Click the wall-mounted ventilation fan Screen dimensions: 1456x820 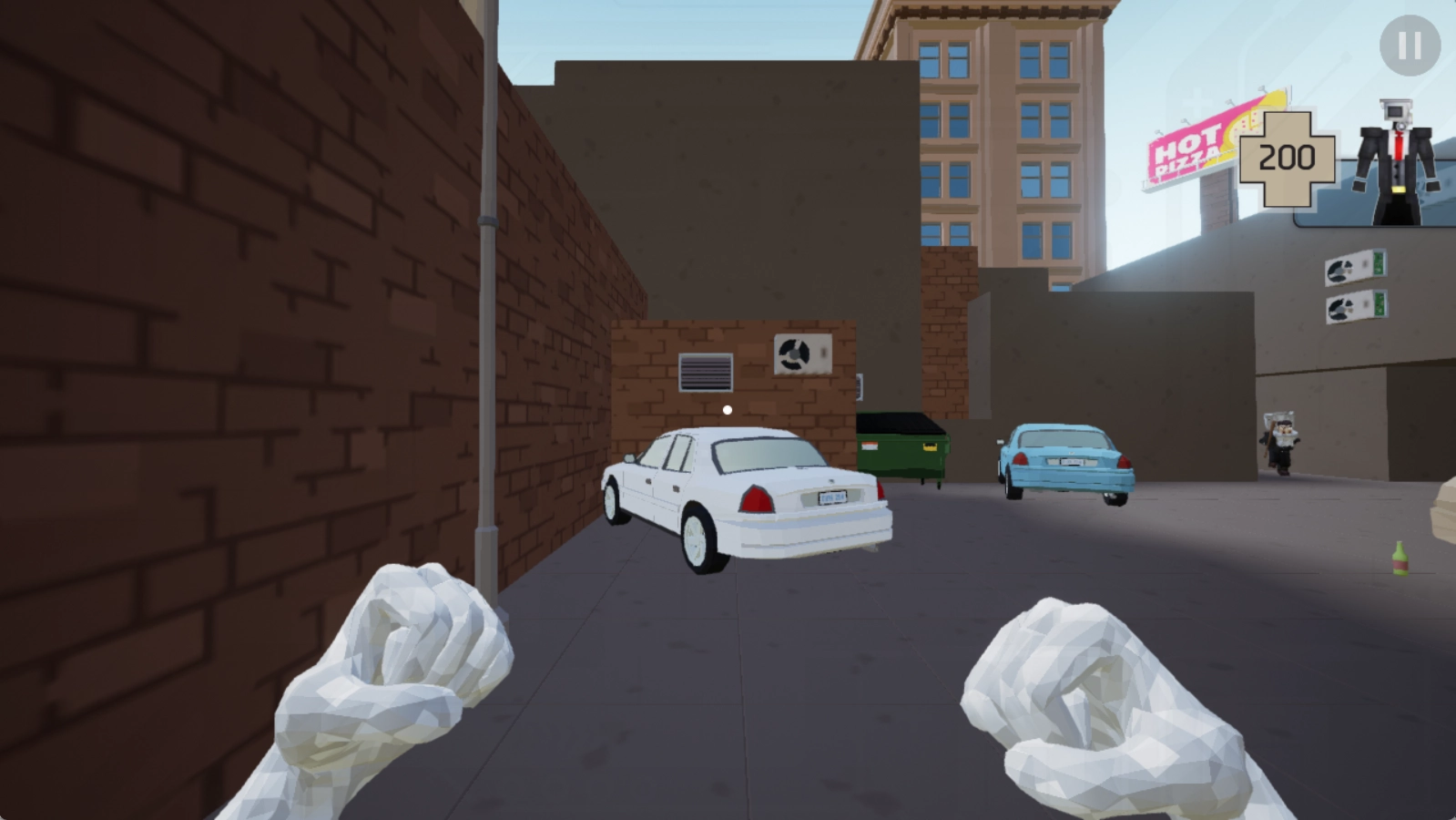(796, 354)
